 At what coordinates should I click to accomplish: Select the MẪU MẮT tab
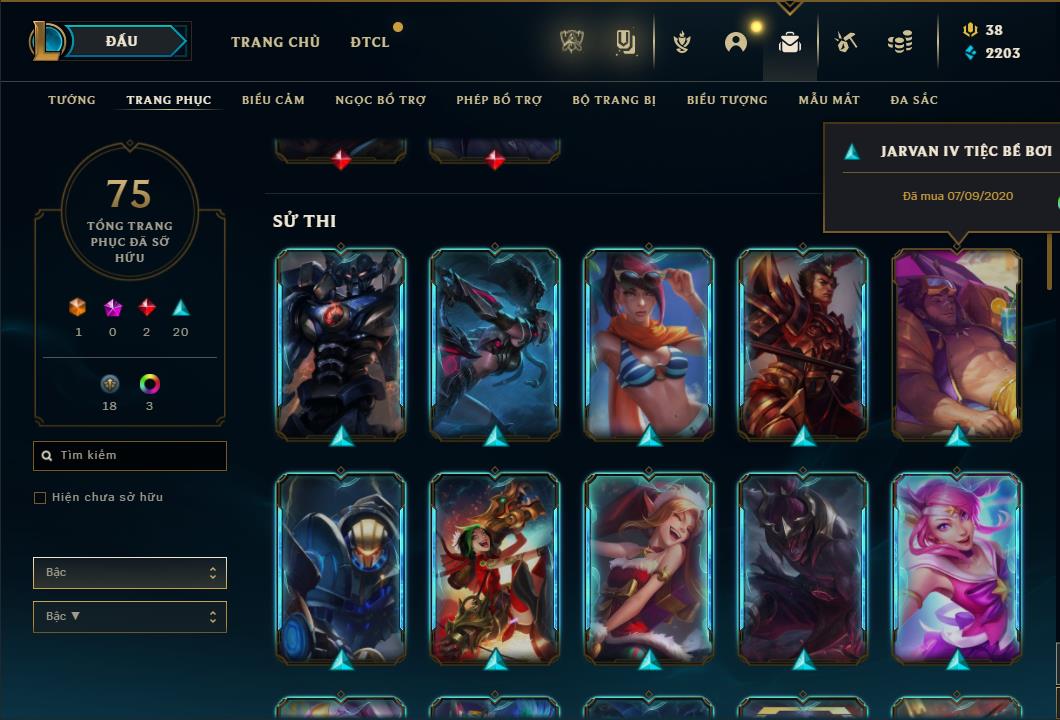click(x=829, y=100)
